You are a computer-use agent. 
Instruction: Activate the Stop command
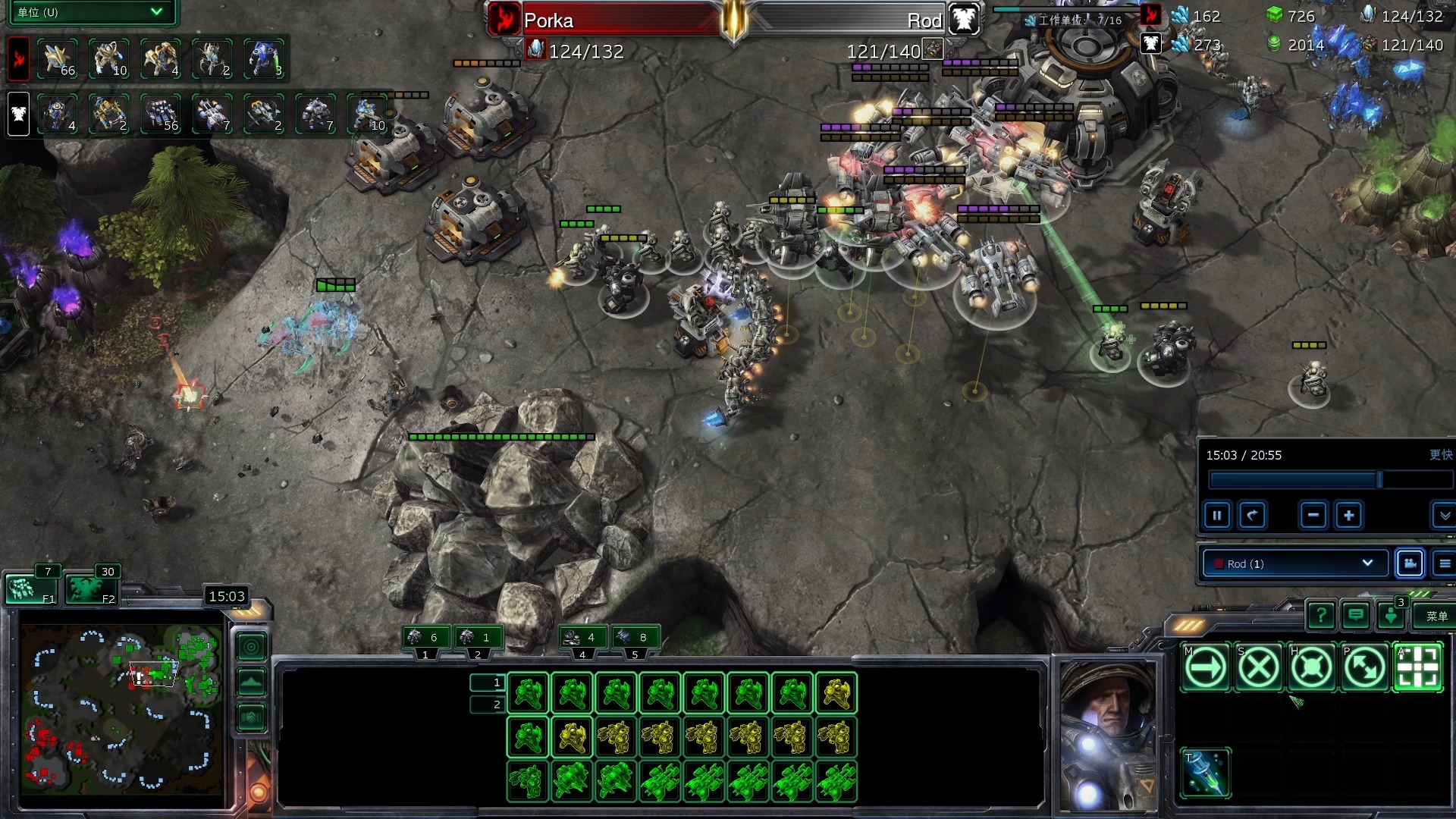click(1258, 668)
